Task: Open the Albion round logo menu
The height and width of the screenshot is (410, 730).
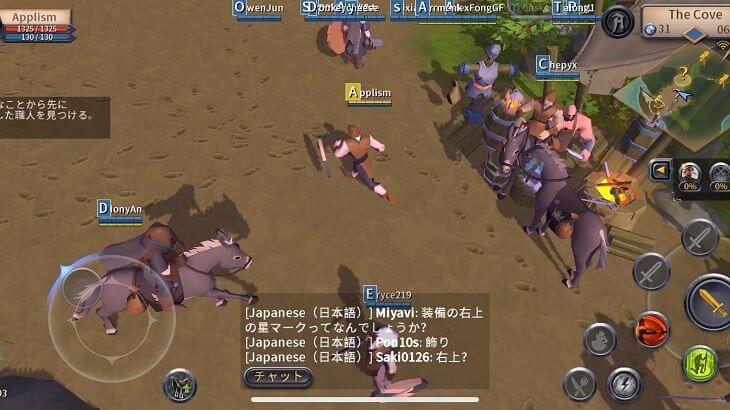Action: tap(617, 21)
